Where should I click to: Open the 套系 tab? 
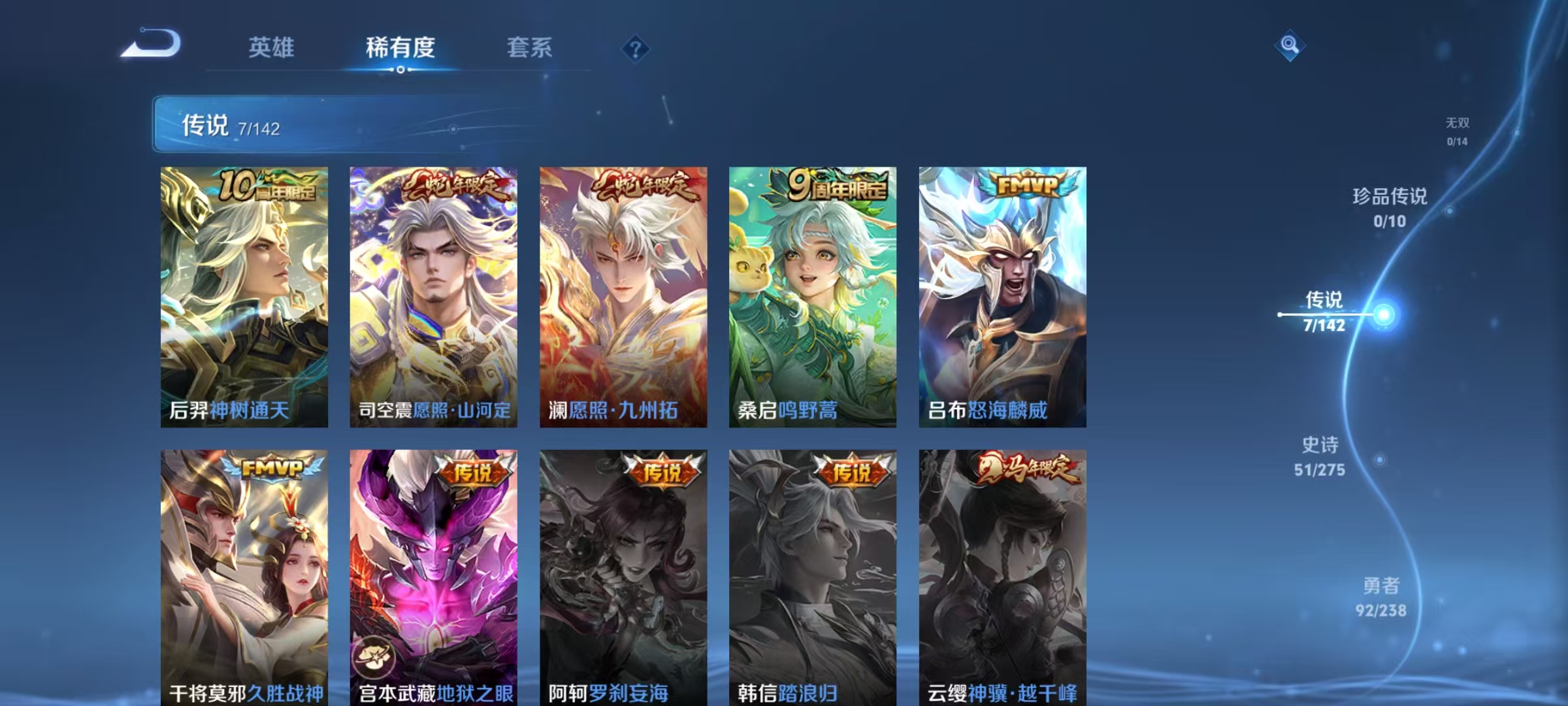(x=529, y=47)
